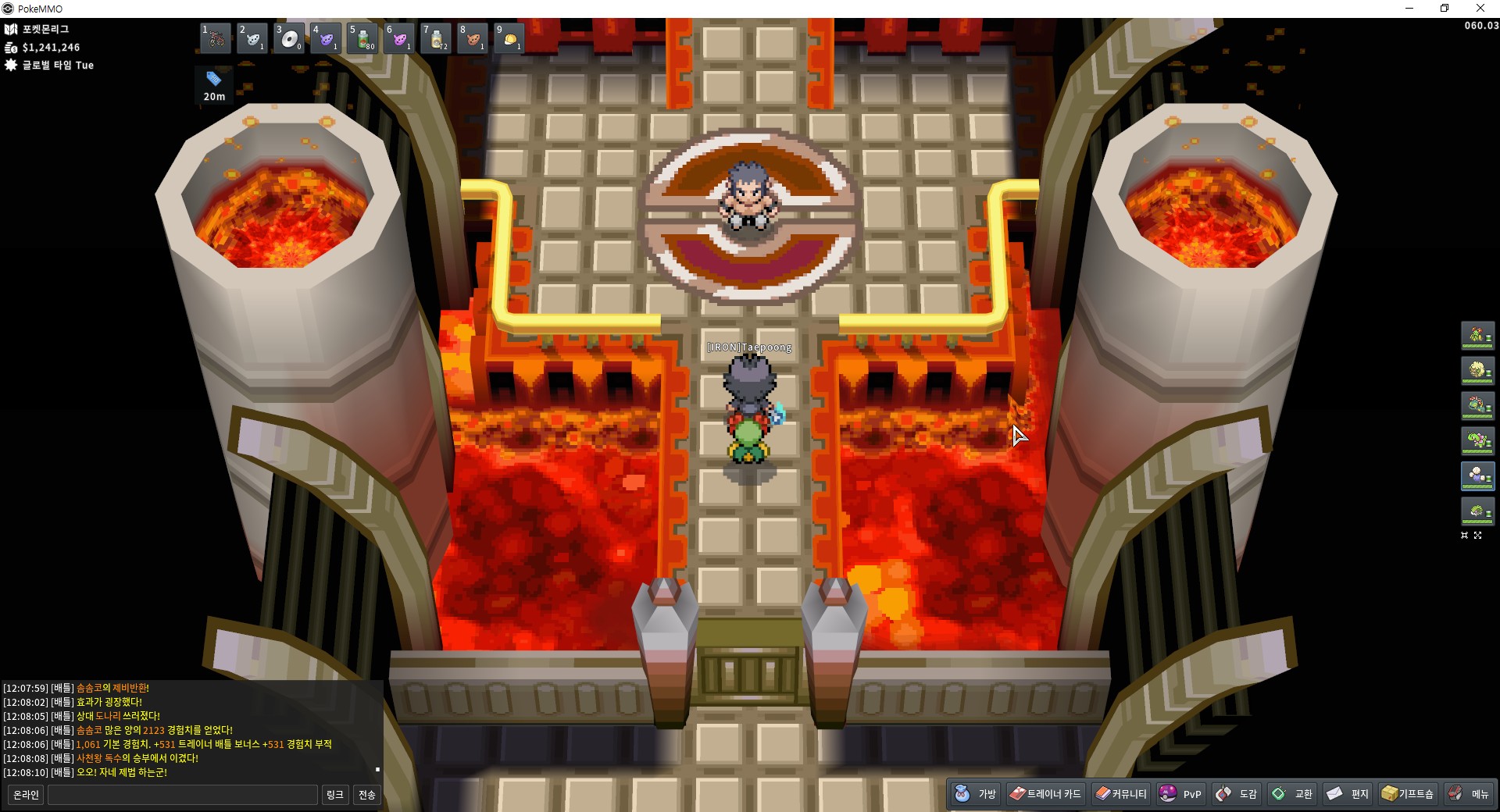Select the silver disc in hotbar slot 3
The height and width of the screenshot is (812, 1500).
click(x=289, y=38)
